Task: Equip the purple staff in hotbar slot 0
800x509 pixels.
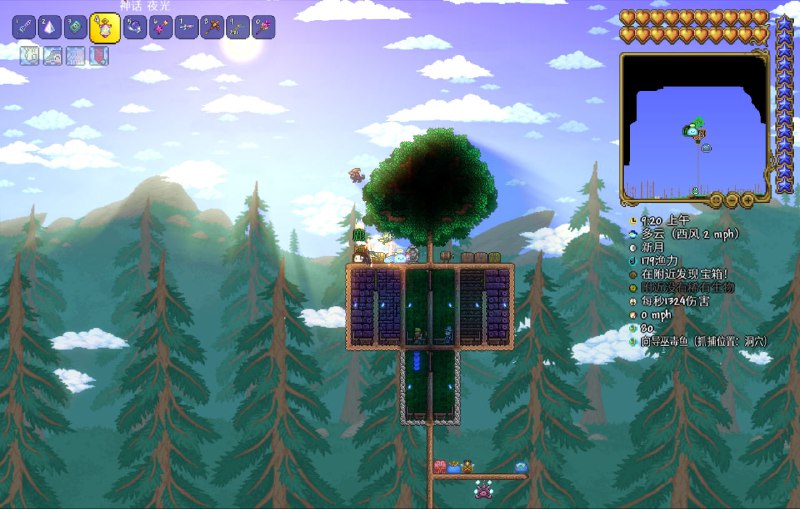Action: pos(264,27)
